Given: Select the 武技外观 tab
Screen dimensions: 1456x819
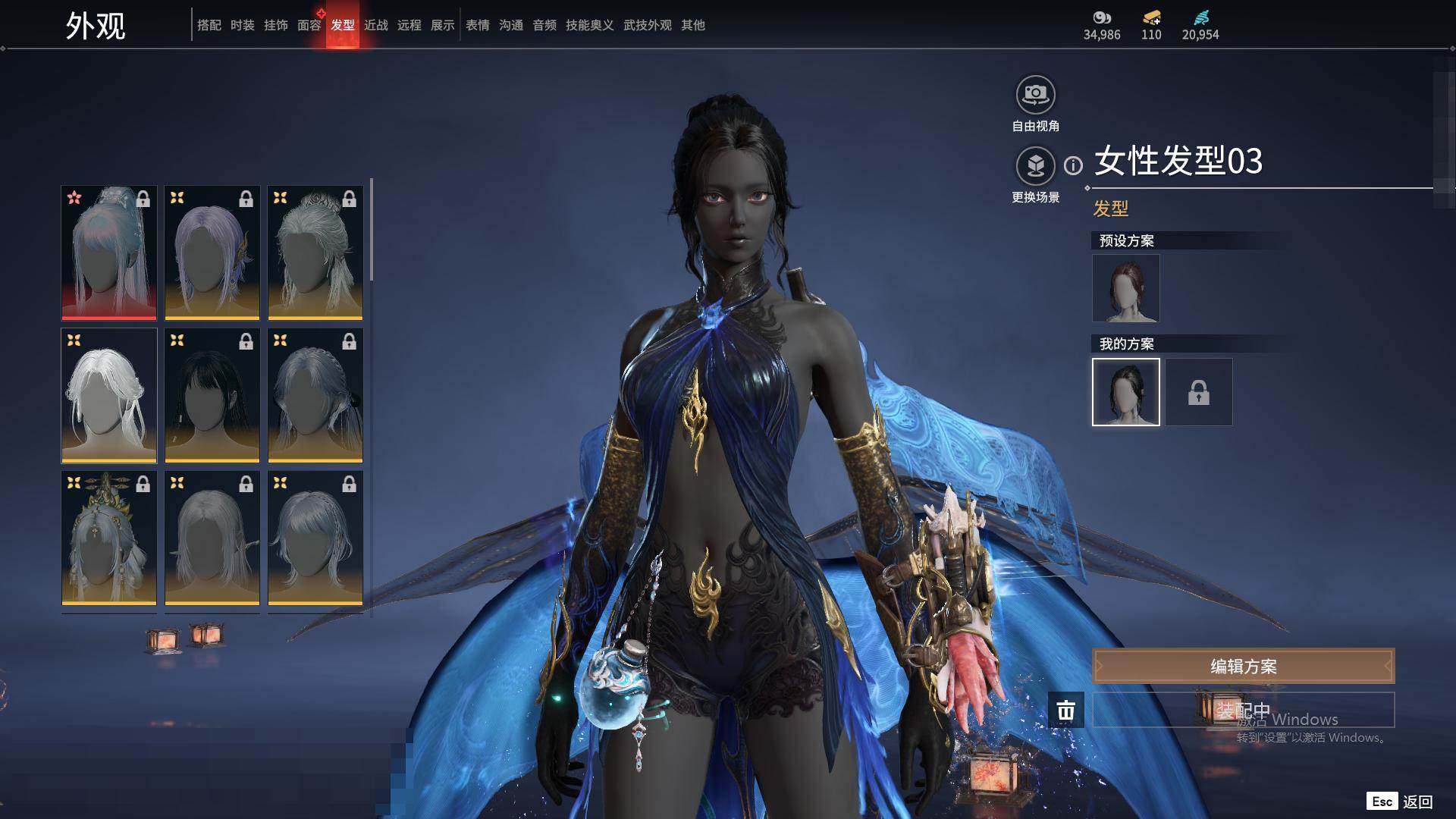Looking at the screenshot, I should pyautogui.click(x=647, y=25).
